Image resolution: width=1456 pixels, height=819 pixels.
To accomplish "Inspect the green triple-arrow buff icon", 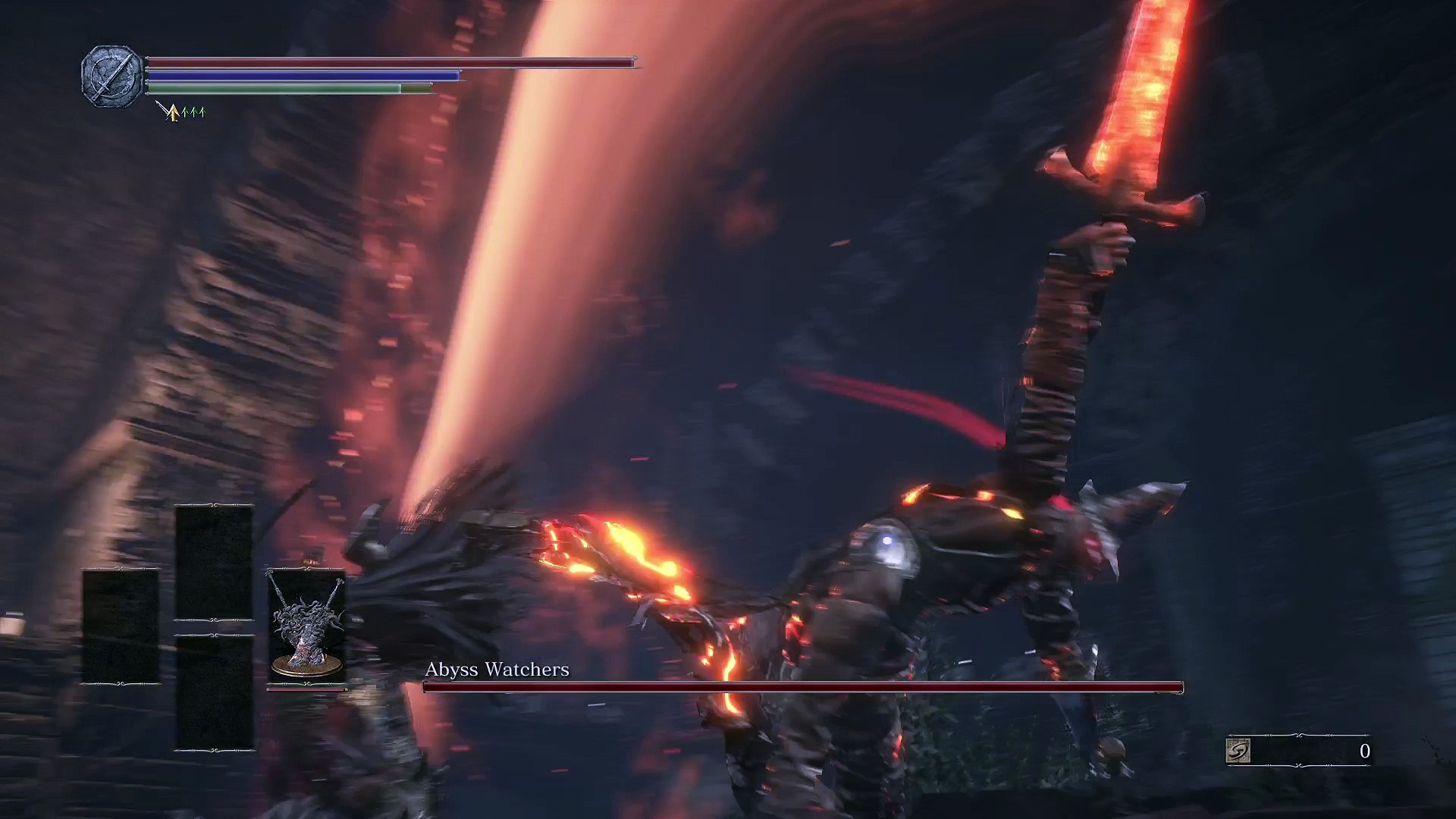I will pos(194,113).
